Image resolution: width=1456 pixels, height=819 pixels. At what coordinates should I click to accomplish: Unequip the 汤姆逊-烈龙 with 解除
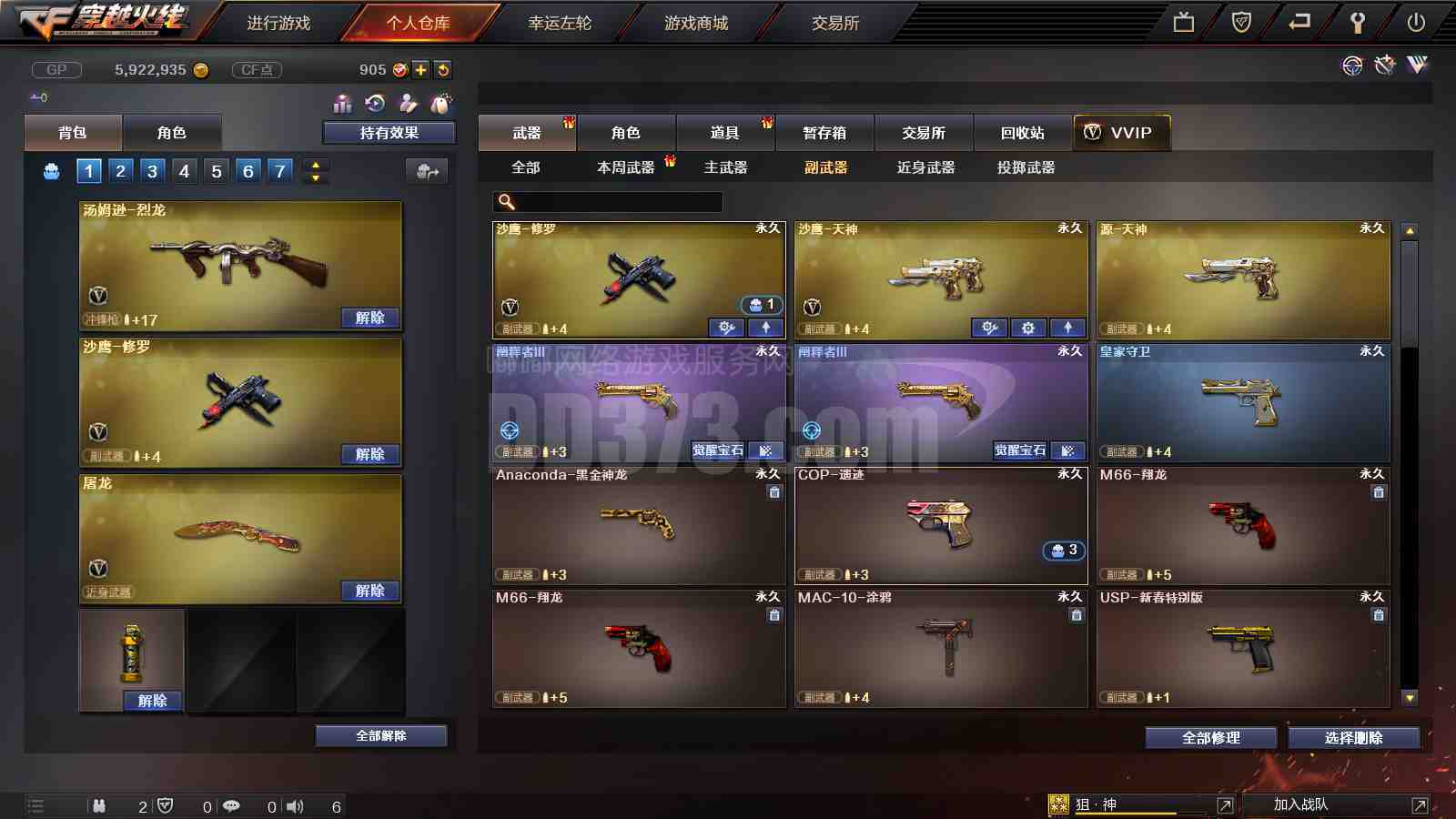pos(369,318)
